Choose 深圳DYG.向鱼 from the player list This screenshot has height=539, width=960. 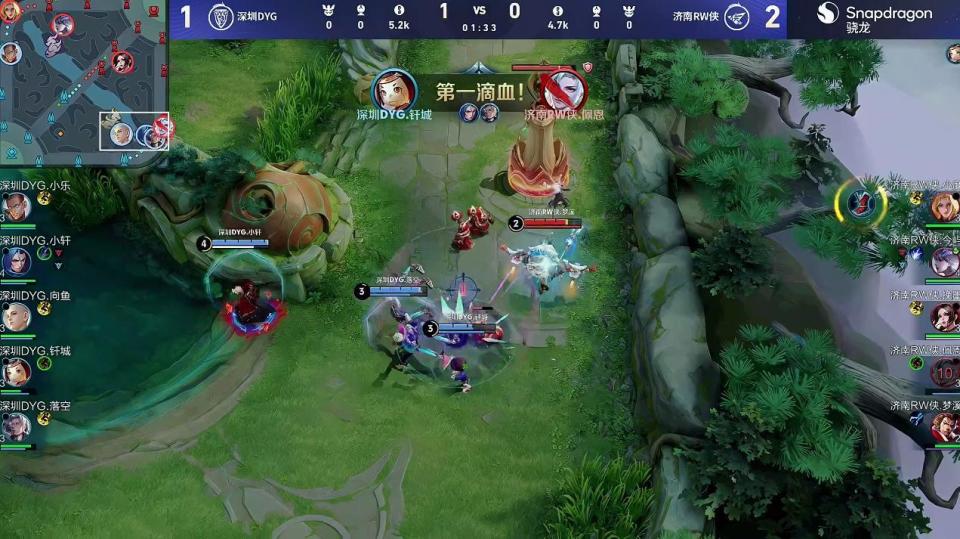(15, 317)
